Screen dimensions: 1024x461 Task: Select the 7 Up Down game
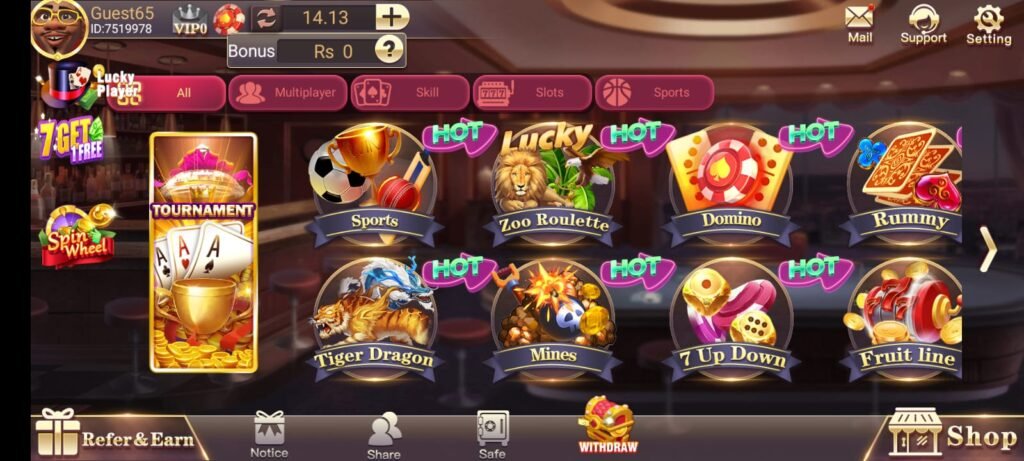730,320
